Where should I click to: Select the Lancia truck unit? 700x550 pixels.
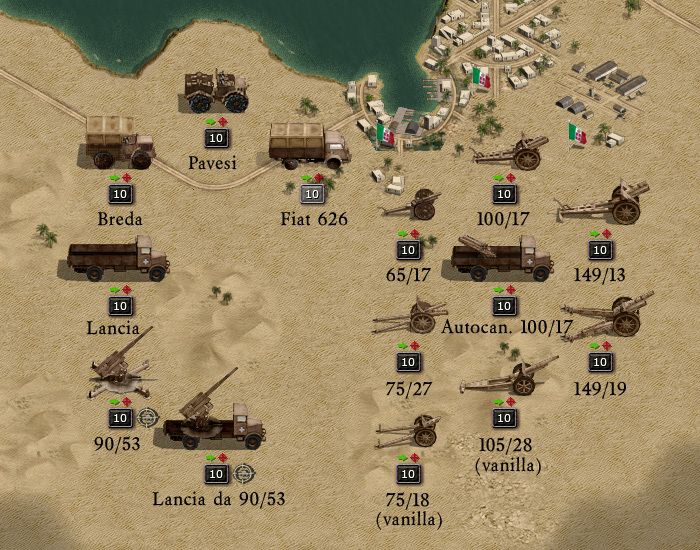(x=118, y=260)
